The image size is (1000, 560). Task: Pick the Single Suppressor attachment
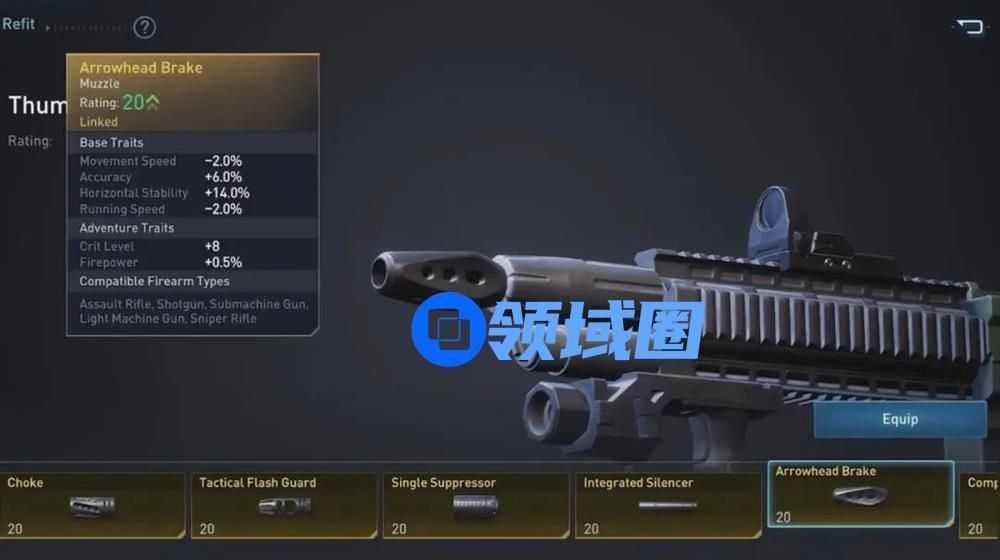coord(476,506)
